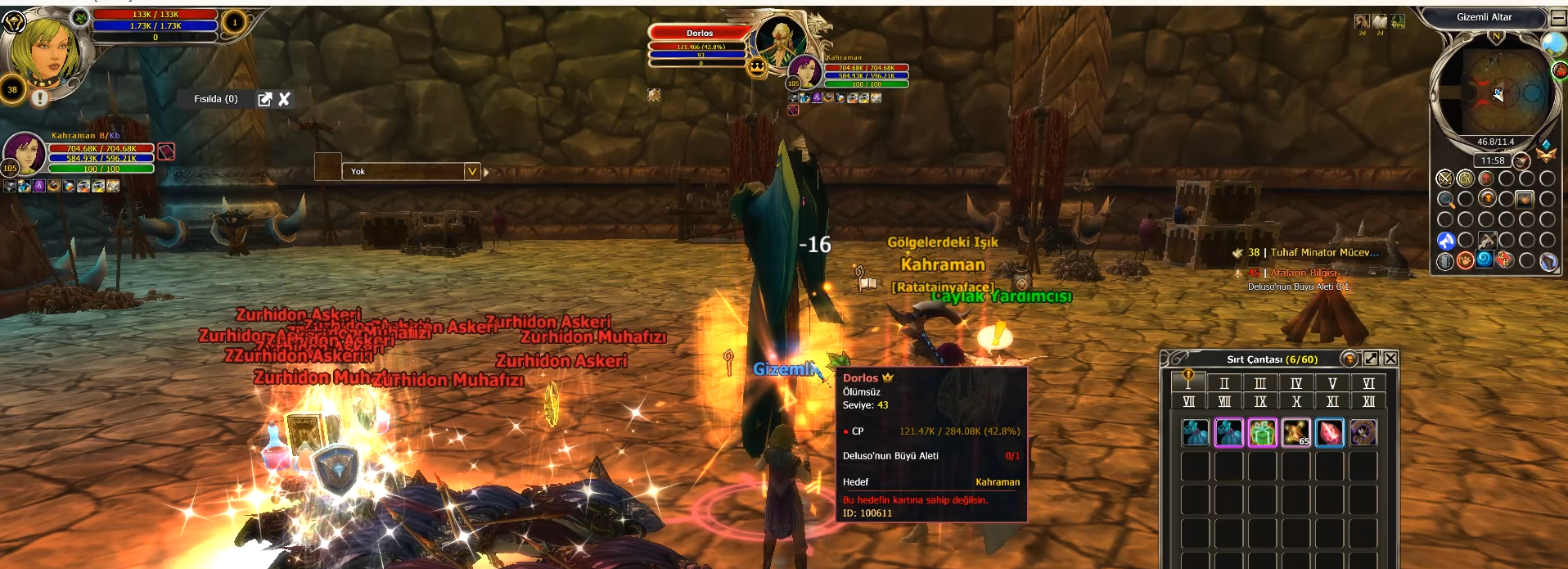Viewport: 1568px width, 569px height.
Task: Close the Sırt Çantası backpack window
Action: [1390, 359]
